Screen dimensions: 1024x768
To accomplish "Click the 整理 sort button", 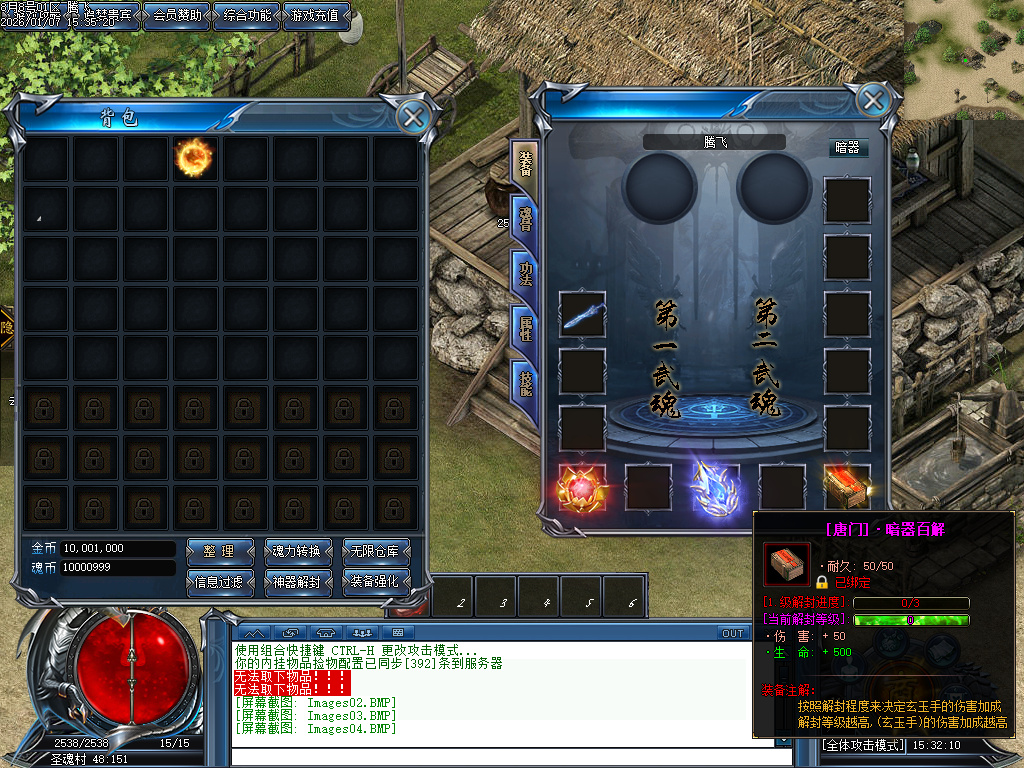I will (218, 551).
